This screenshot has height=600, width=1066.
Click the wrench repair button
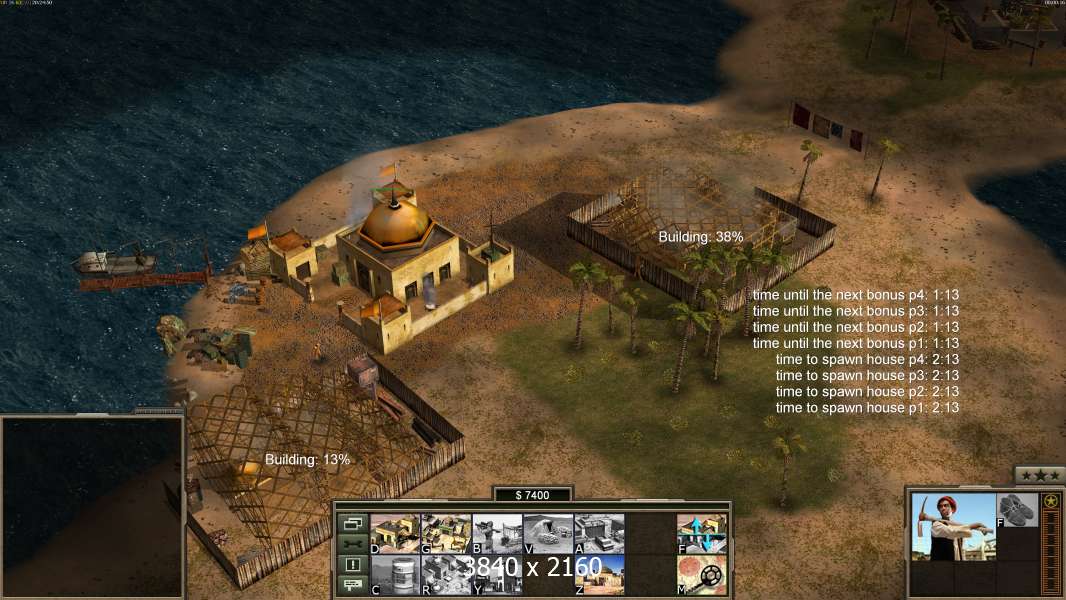352,544
